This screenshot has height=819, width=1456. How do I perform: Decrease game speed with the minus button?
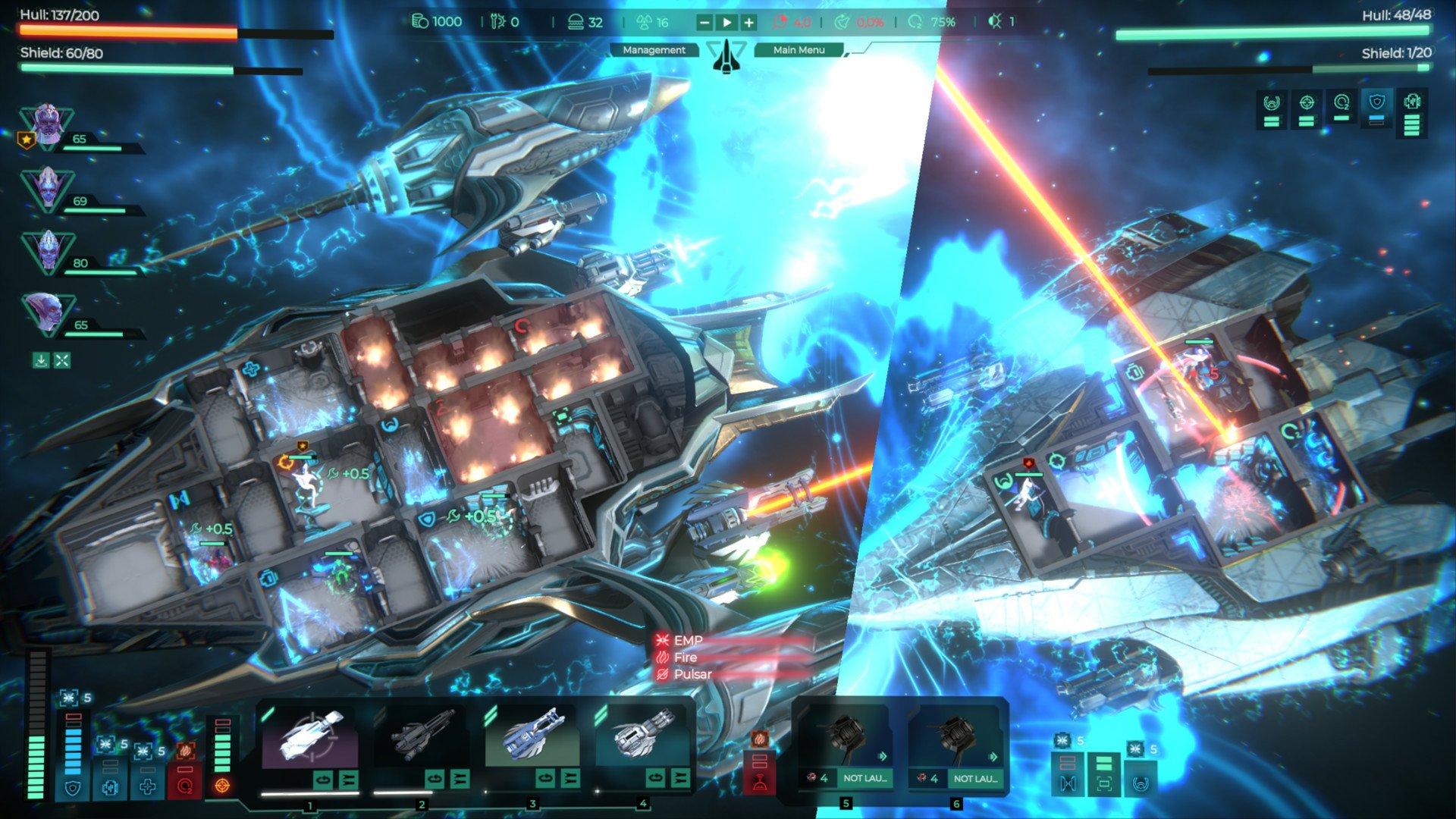(x=705, y=23)
